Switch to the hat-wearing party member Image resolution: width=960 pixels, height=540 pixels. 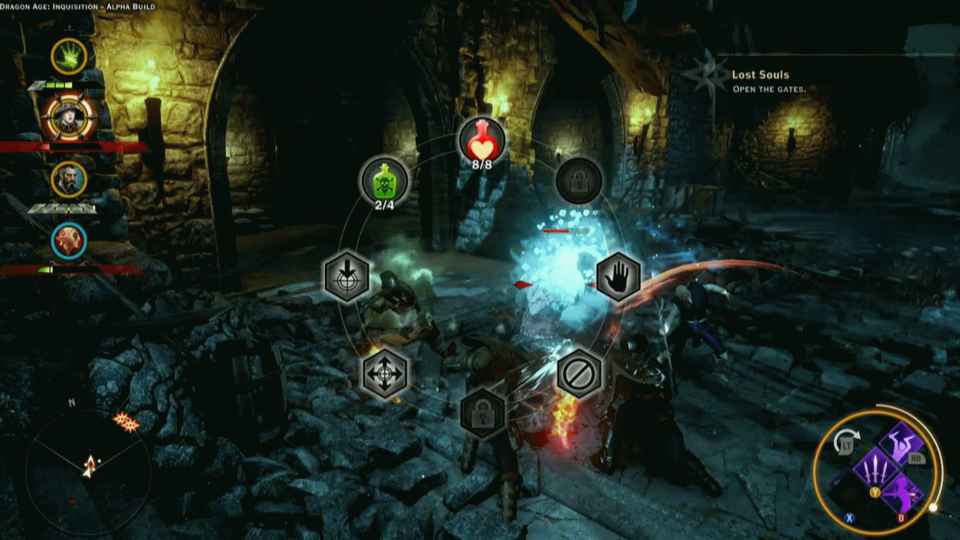[x=69, y=117]
